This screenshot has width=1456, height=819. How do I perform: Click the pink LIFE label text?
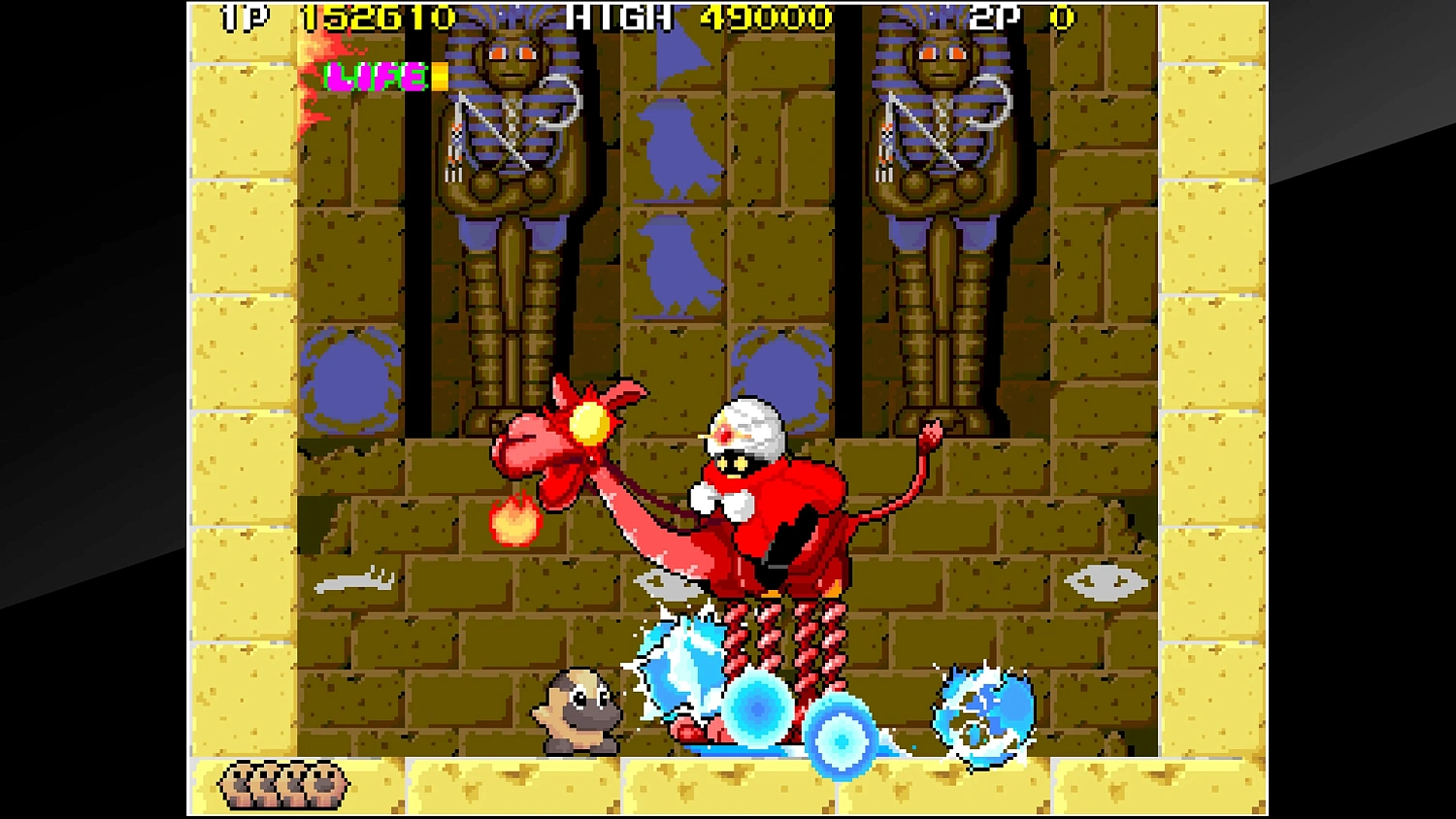tap(374, 78)
